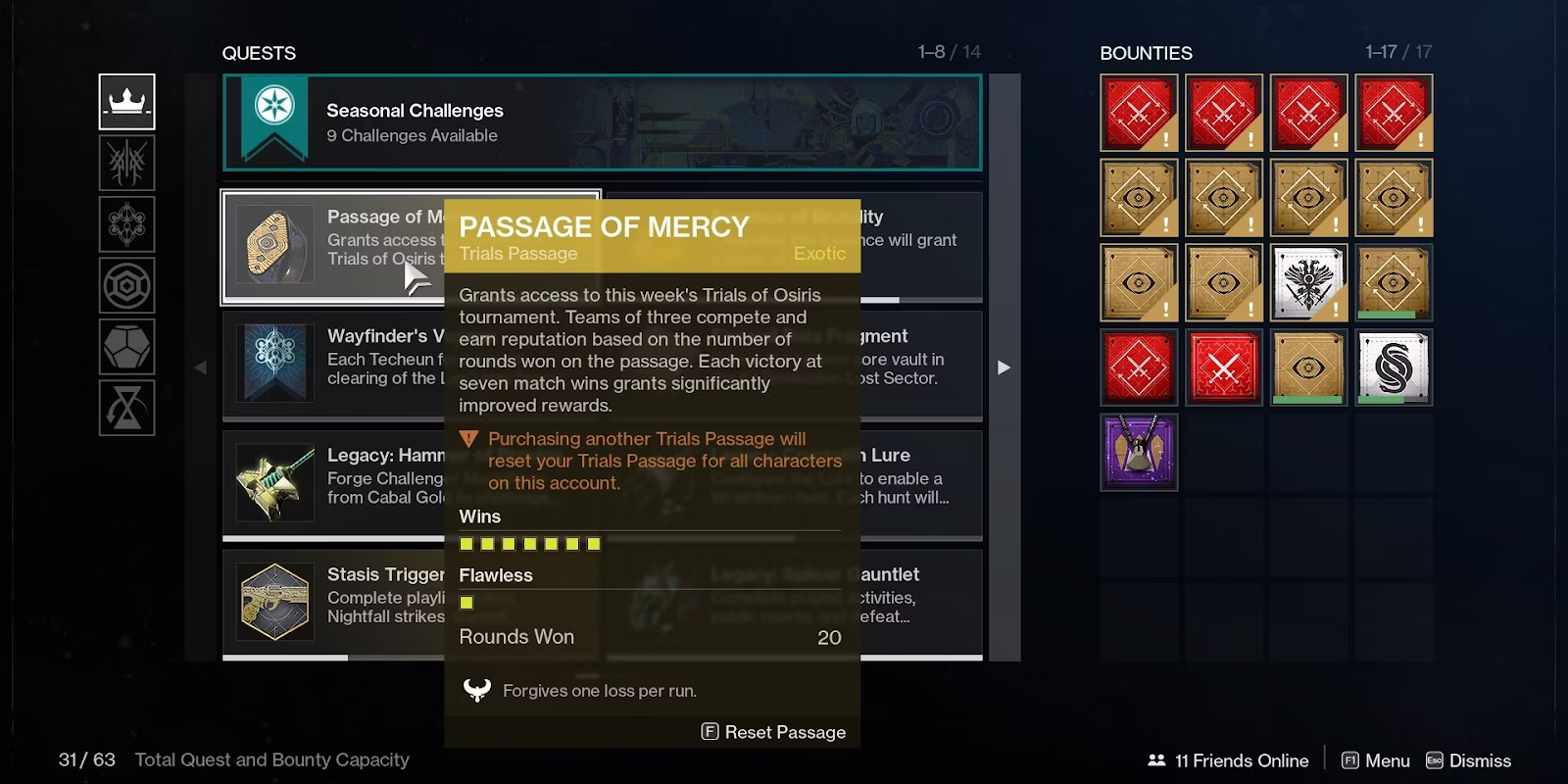
Task: Open the Seasonal Challenges banner
Action: 602,122
